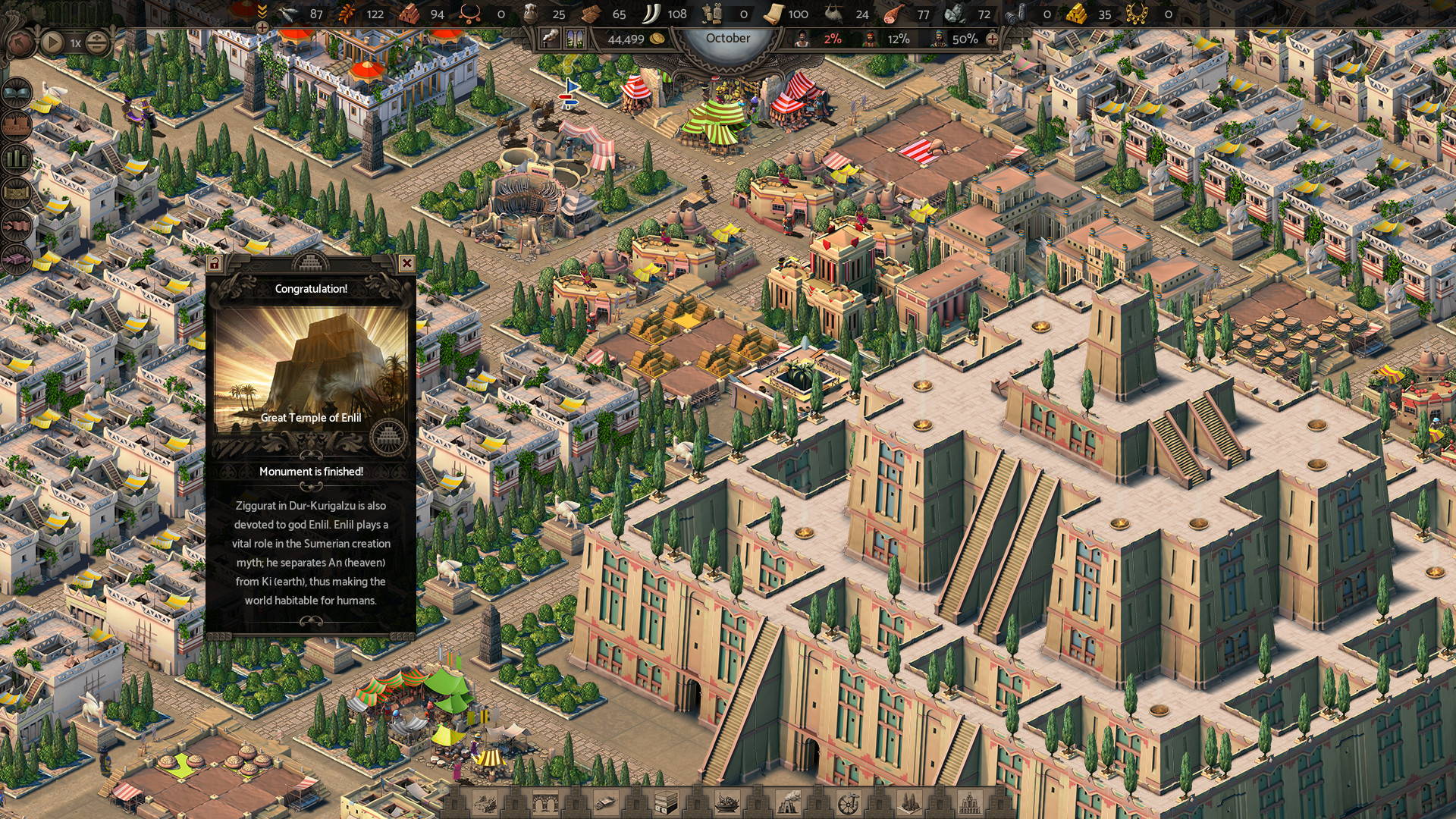
Task: Open the pink arrows block side icon
Action: (17, 259)
